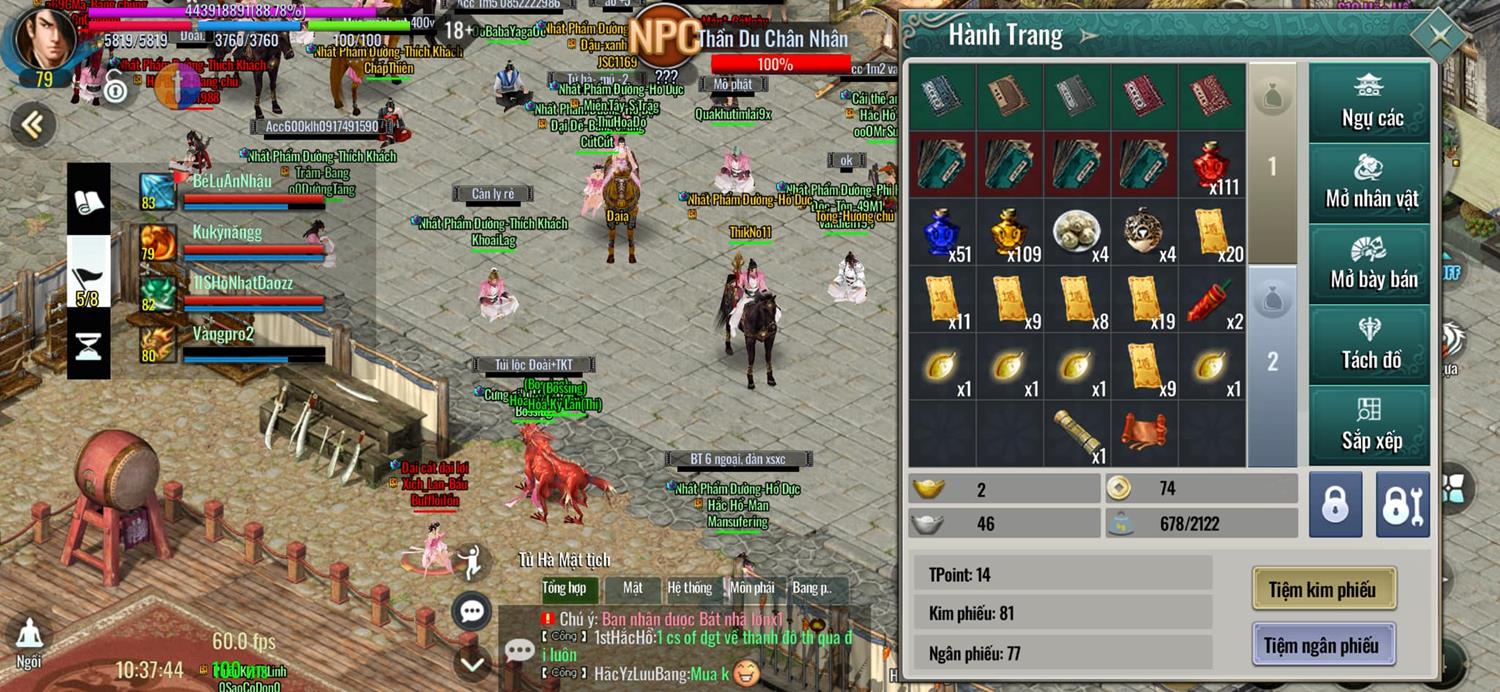Select the blue potion stack x51

pyautogui.click(x=942, y=232)
